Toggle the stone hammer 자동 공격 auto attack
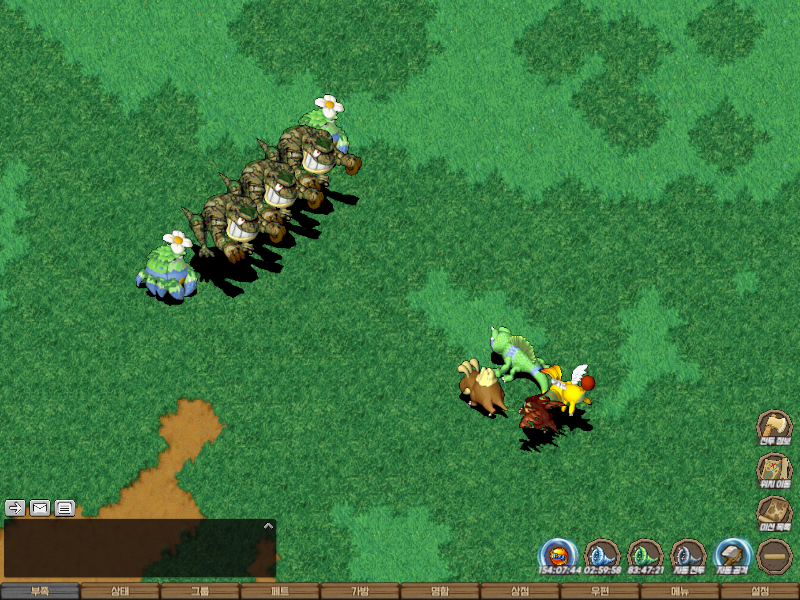The width and height of the screenshot is (800, 600). click(732, 555)
